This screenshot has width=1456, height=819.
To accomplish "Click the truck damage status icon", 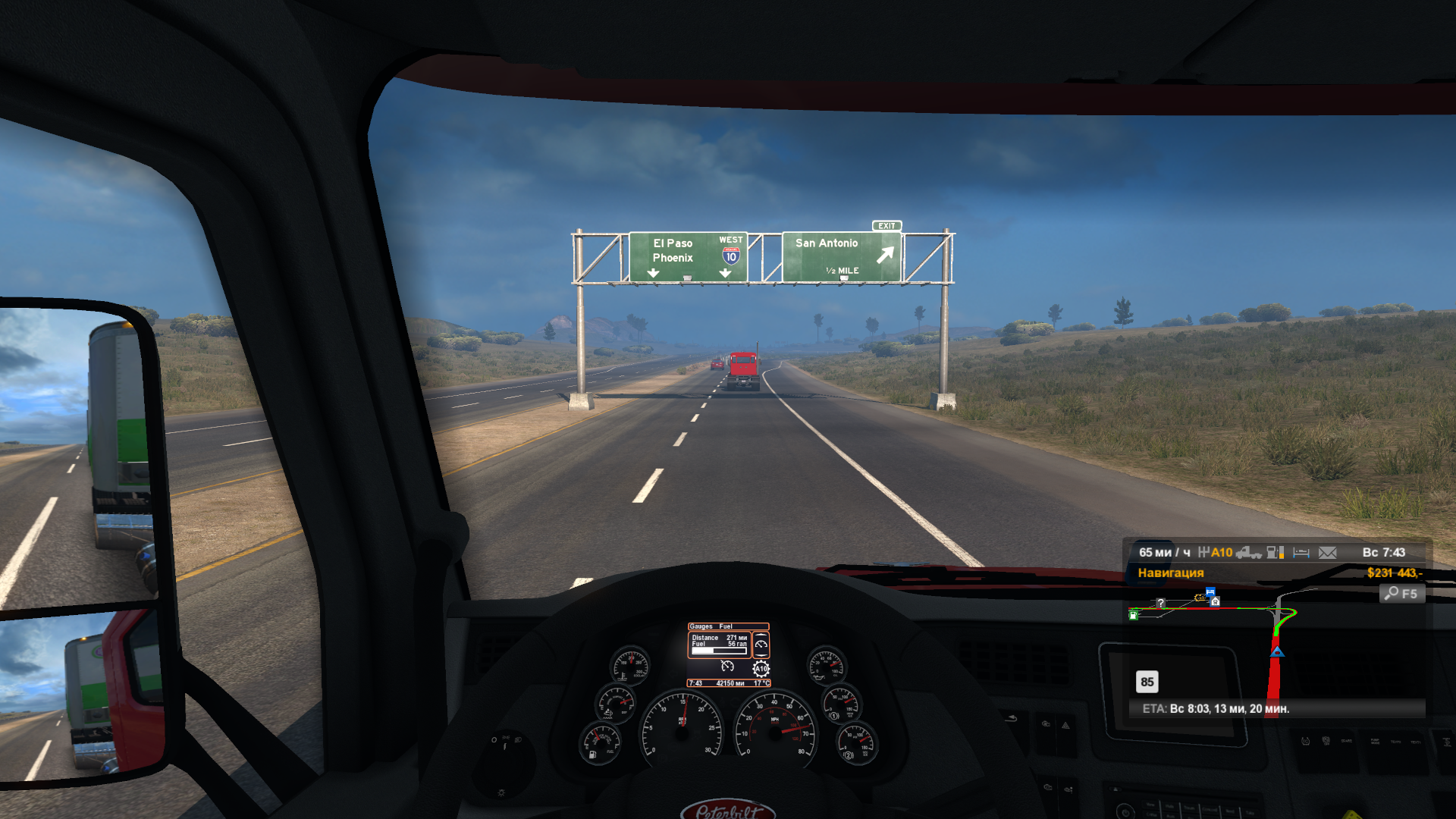I will click(1248, 553).
